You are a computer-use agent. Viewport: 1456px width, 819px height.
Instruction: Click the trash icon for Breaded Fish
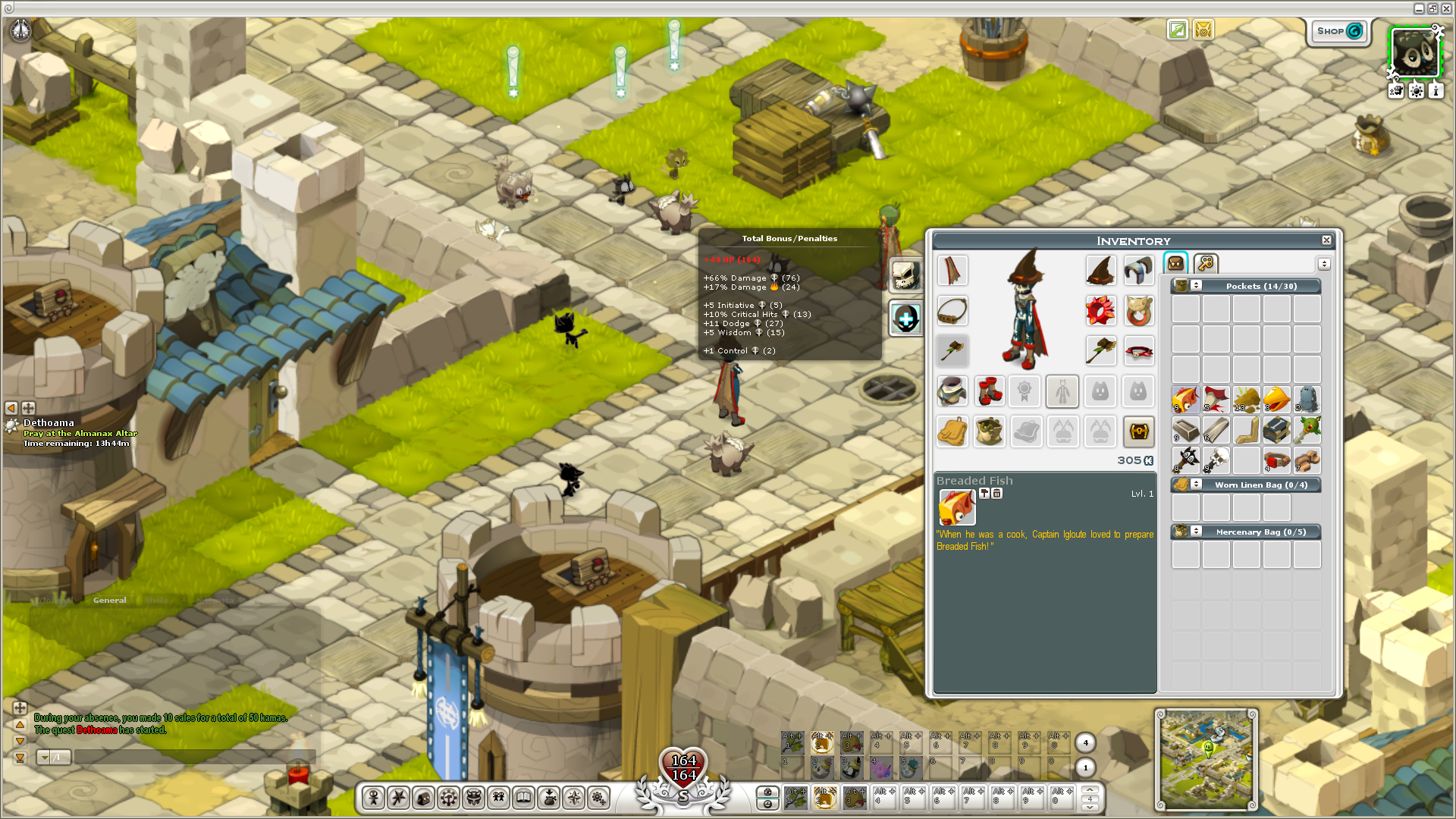tap(997, 494)
